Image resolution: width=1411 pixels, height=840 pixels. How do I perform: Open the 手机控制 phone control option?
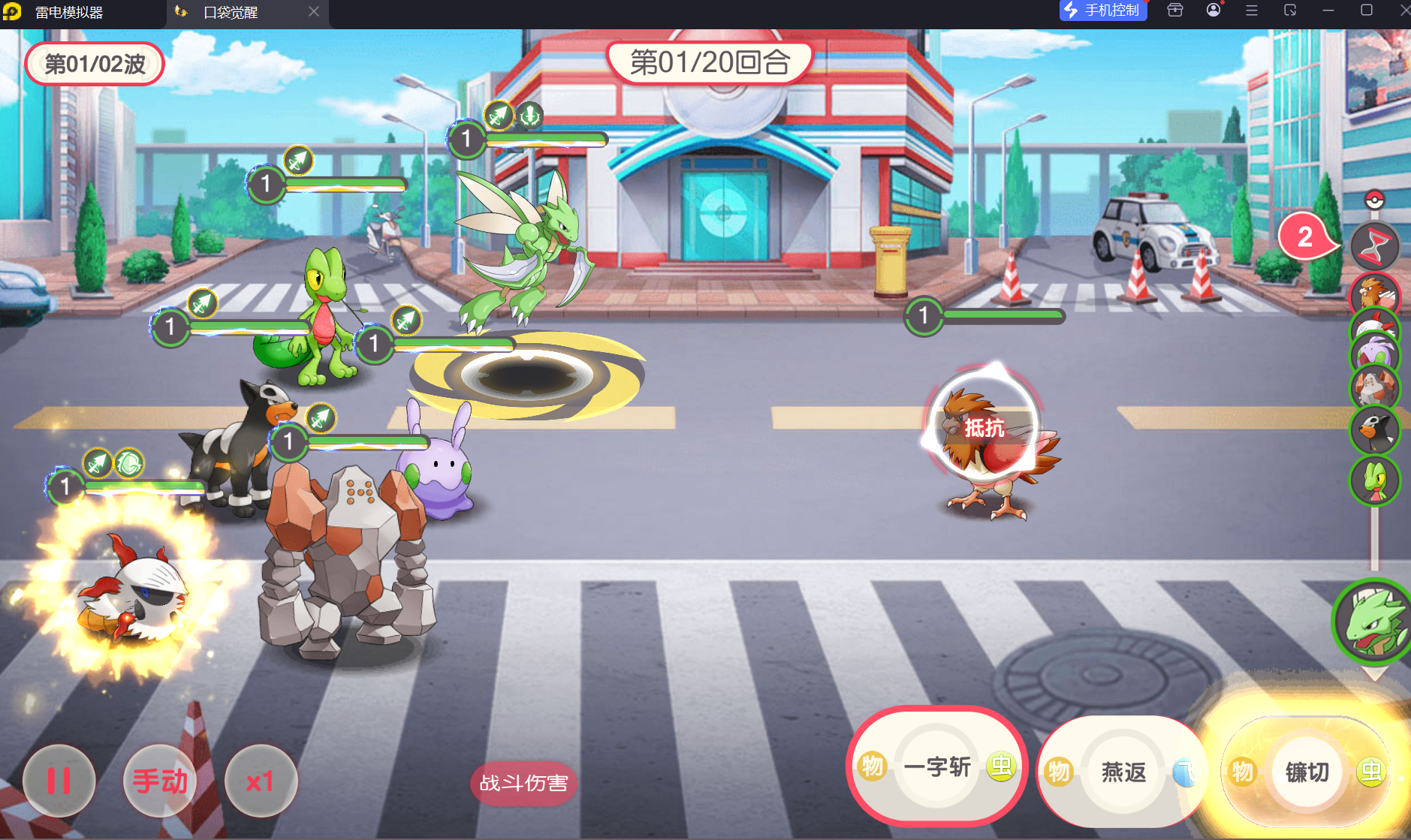pos(1103,11)
